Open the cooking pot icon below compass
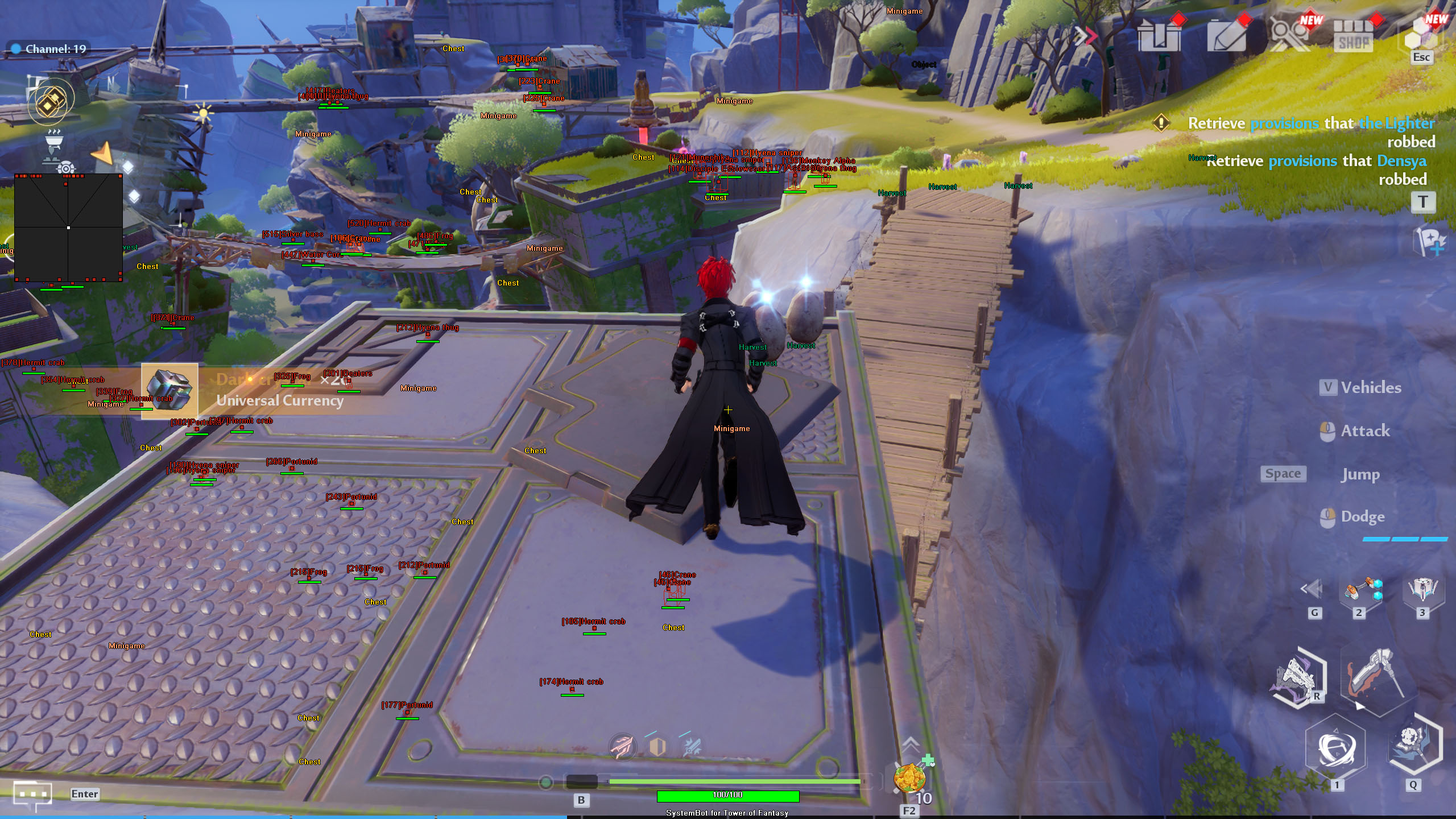The image size is (1456, 819). click(54, 139)
